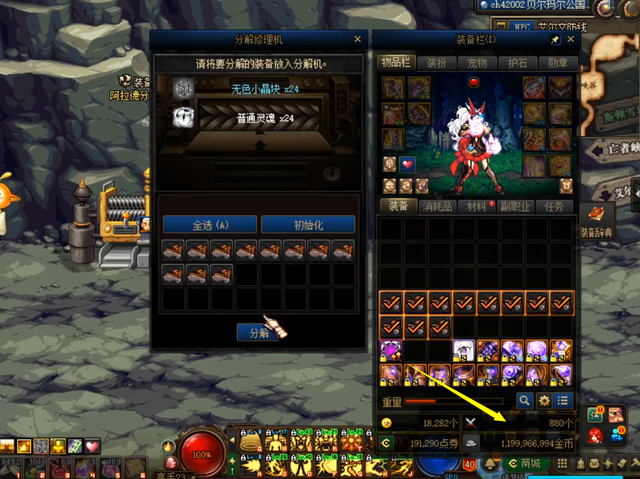Image resolution: width=640 pixels, height=479 pixels.
Task: Close the 装备栏 inventory window
Action: pos(571,40)
